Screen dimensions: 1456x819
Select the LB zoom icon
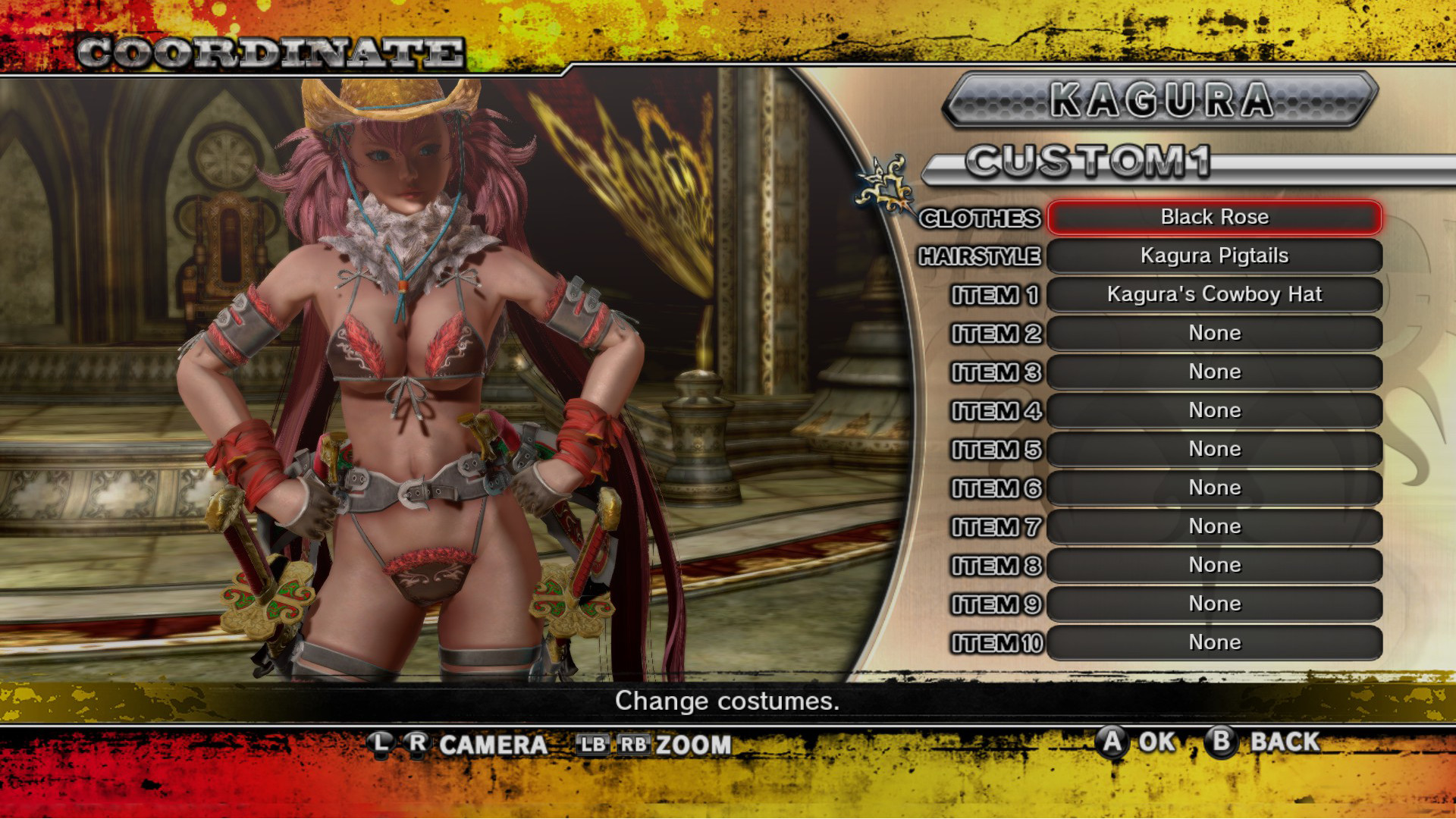(x=593, y=745)
